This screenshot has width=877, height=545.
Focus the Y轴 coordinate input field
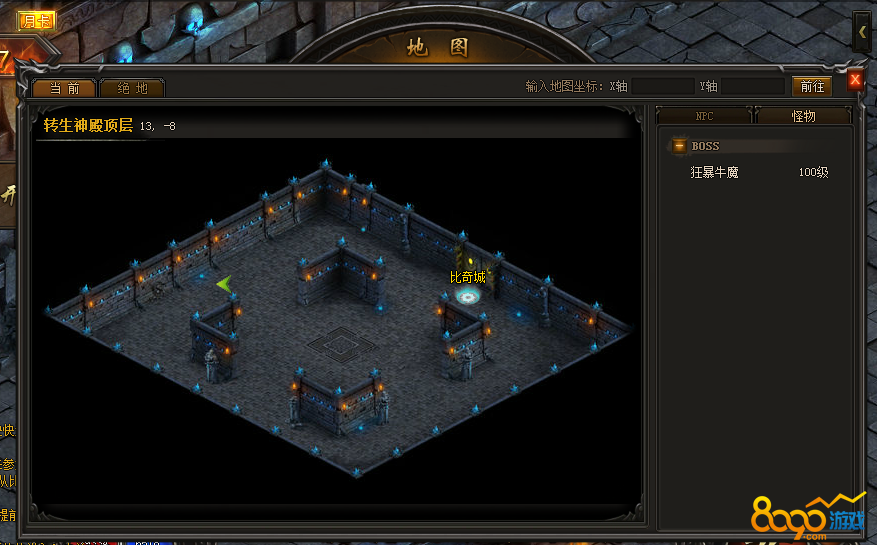(x=752, y=87)
